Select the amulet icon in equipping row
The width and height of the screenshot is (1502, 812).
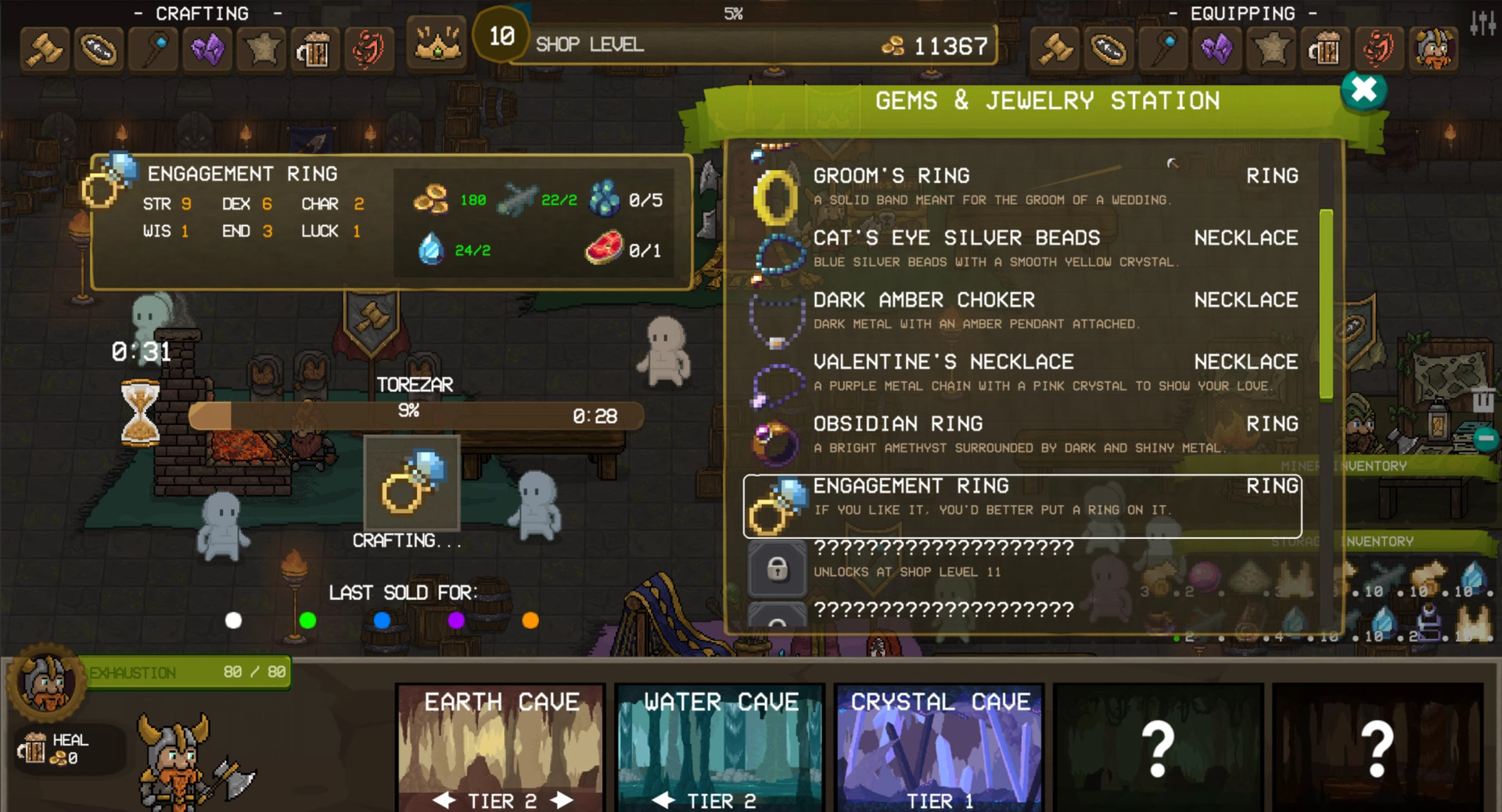[x=1109, y=49]
